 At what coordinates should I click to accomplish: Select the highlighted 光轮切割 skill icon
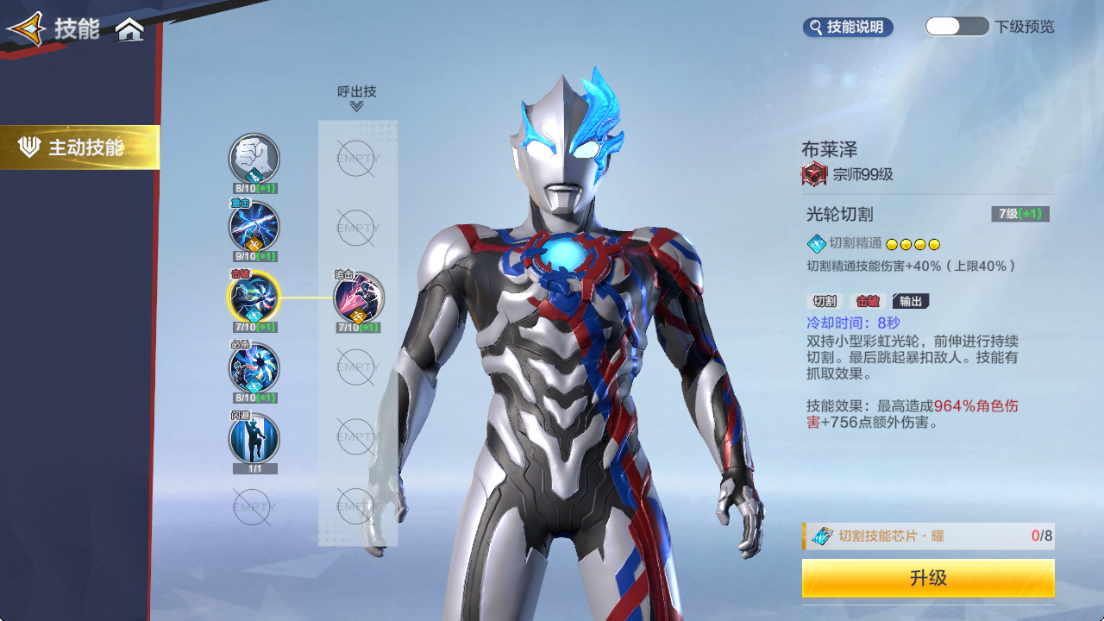pyautogui.click(x=254, y=296)
